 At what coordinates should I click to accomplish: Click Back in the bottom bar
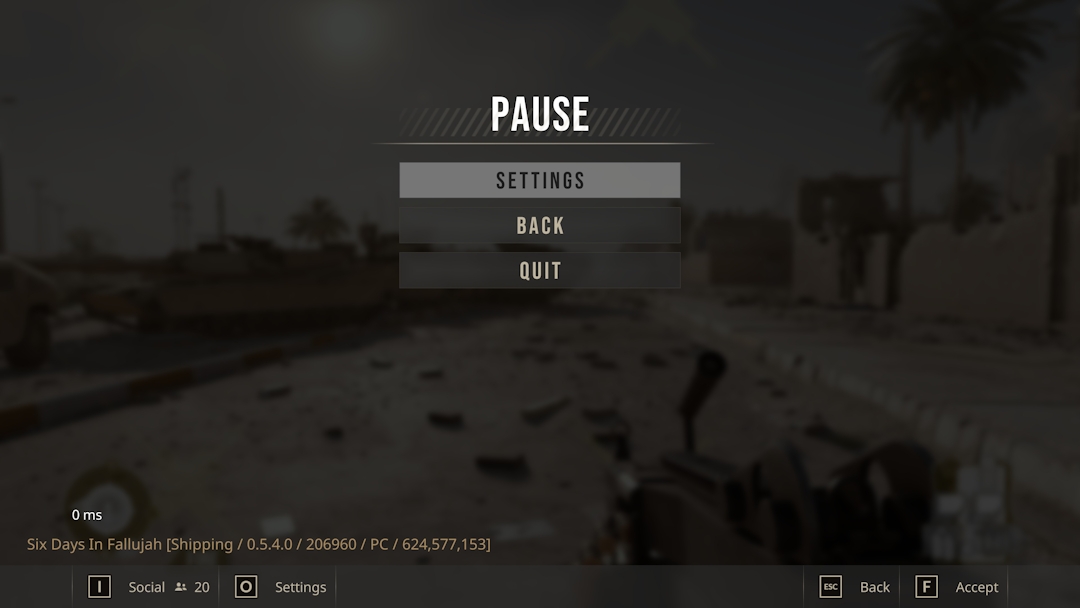[855, 587]
